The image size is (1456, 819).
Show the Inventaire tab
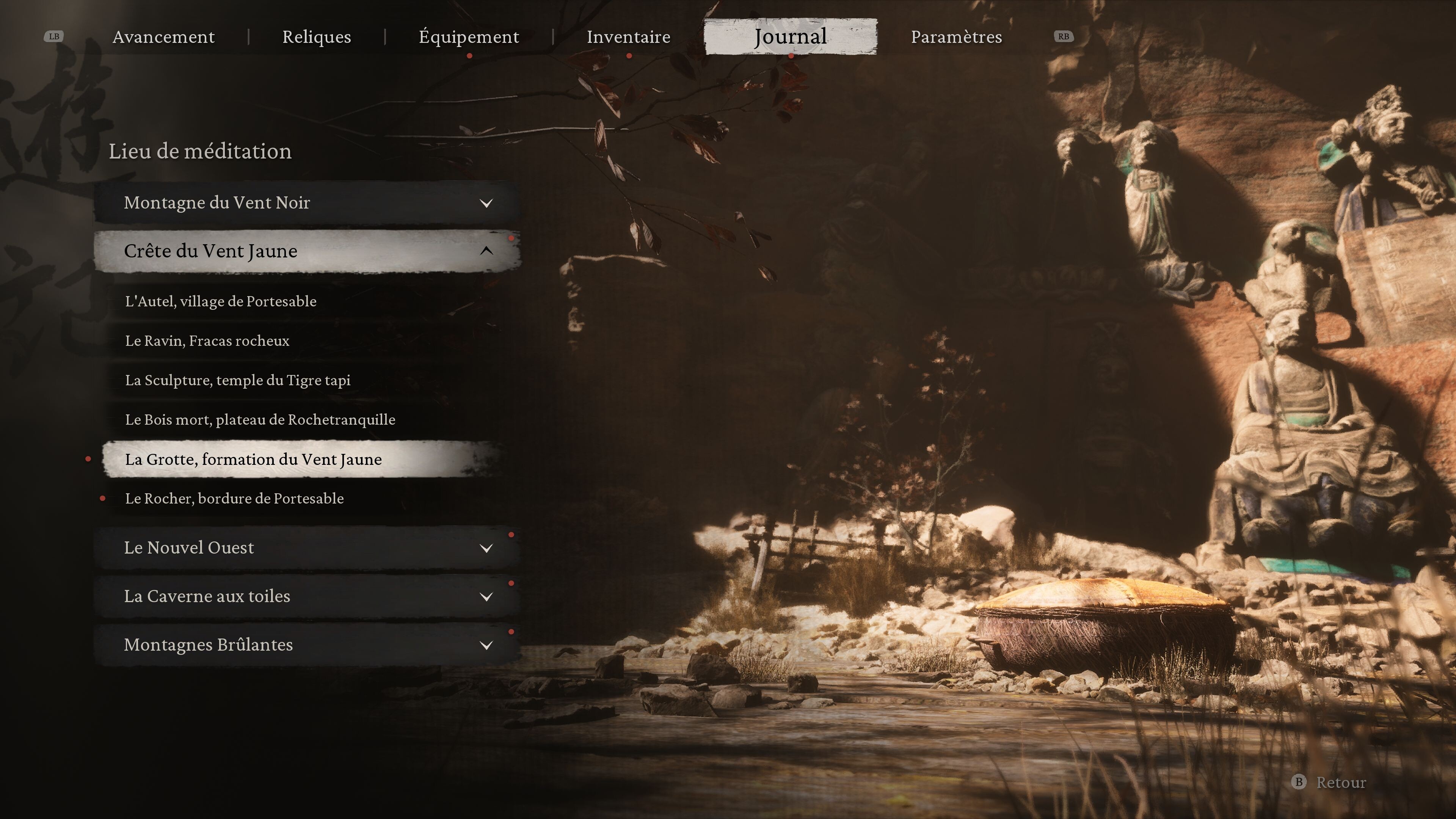coord(628,37)
